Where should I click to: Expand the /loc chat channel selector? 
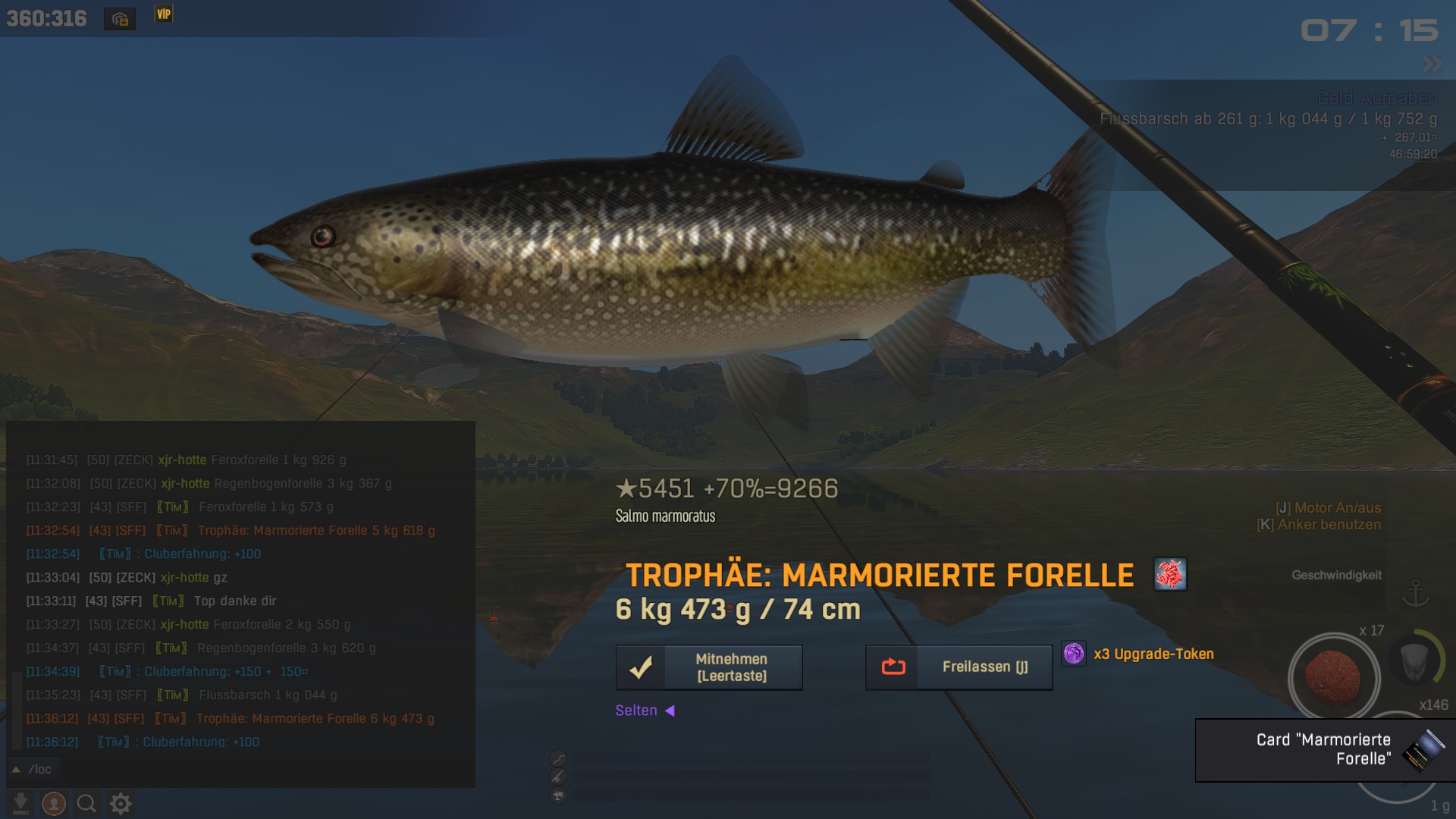pos(32,769)
